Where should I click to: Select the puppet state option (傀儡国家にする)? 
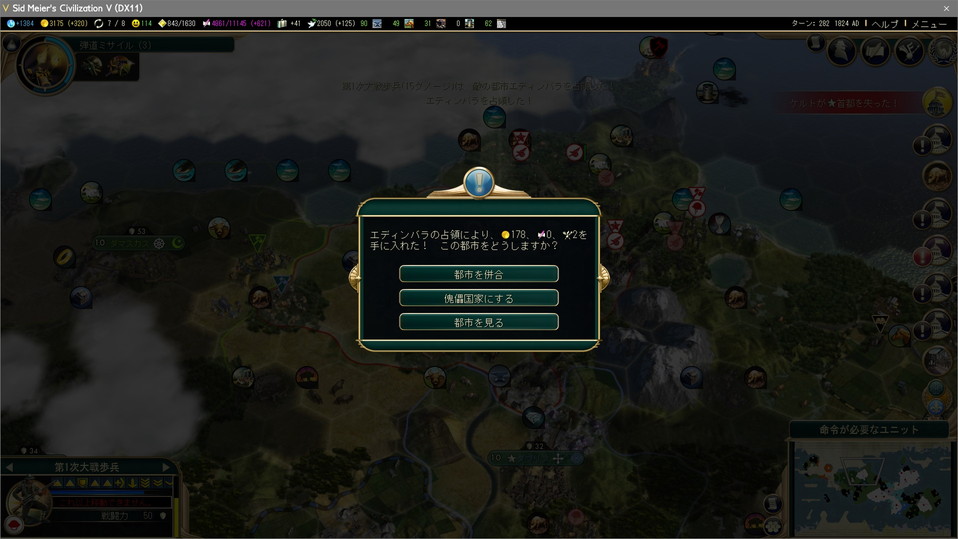478,298
